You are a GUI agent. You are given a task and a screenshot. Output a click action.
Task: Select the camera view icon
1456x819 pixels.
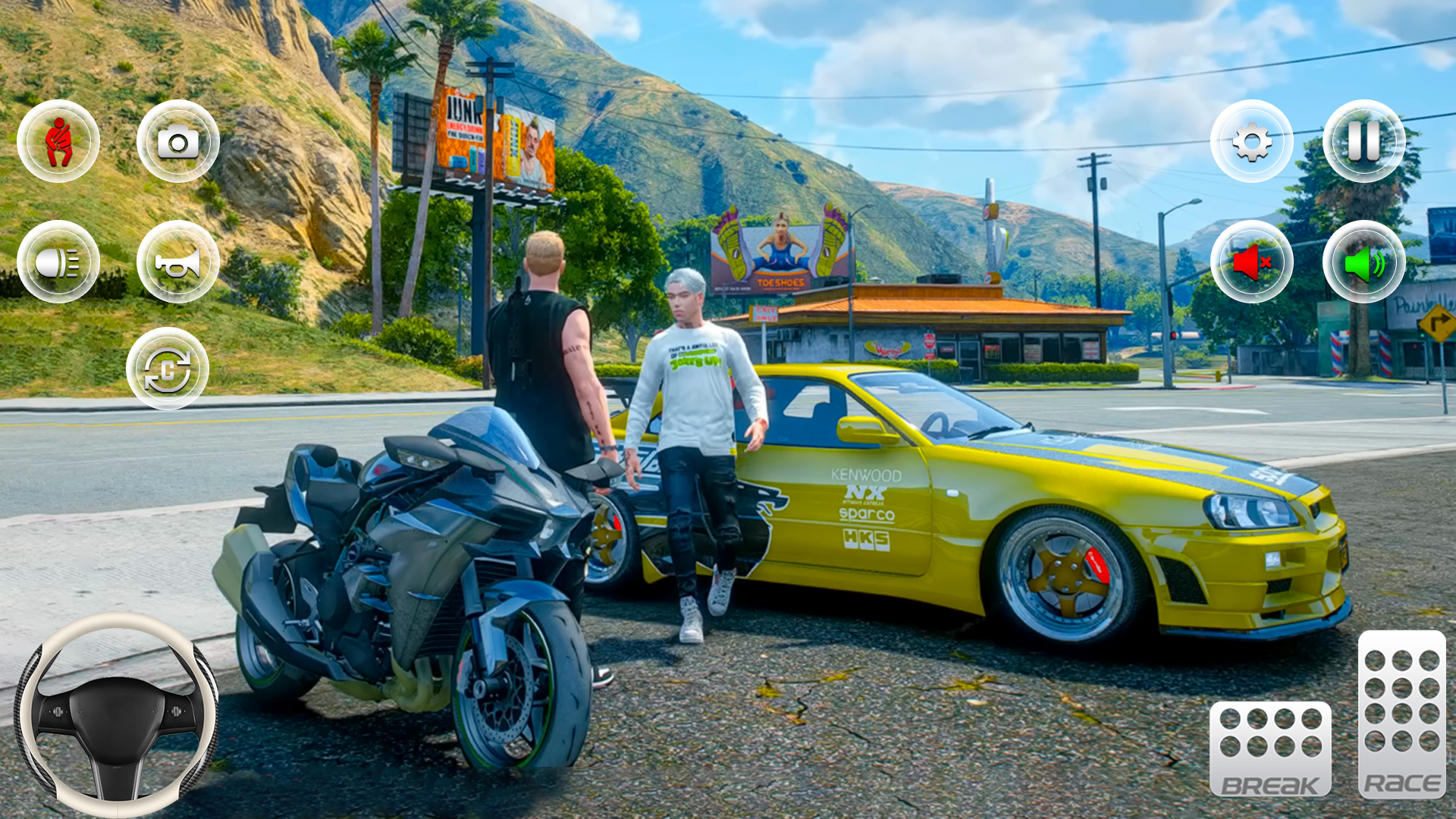click(177, 140)
